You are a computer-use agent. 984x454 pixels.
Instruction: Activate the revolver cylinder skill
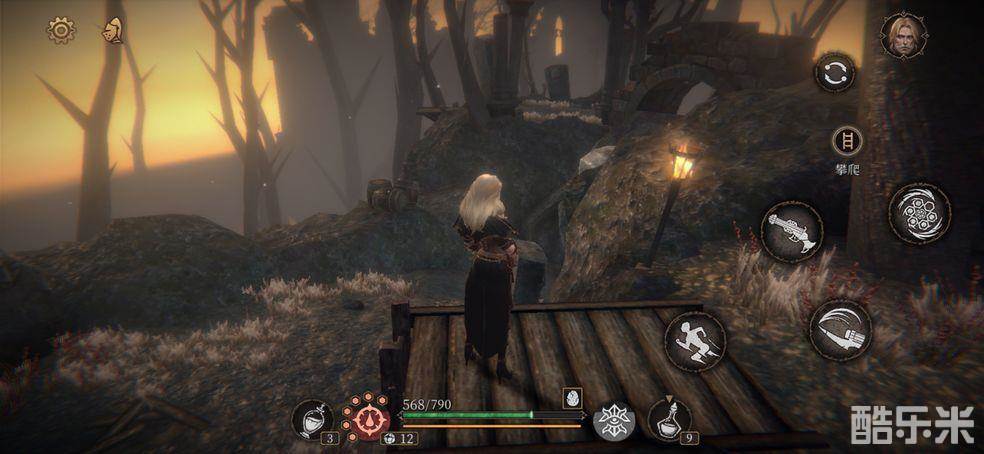pyautogui.click(x=919, y=213)
